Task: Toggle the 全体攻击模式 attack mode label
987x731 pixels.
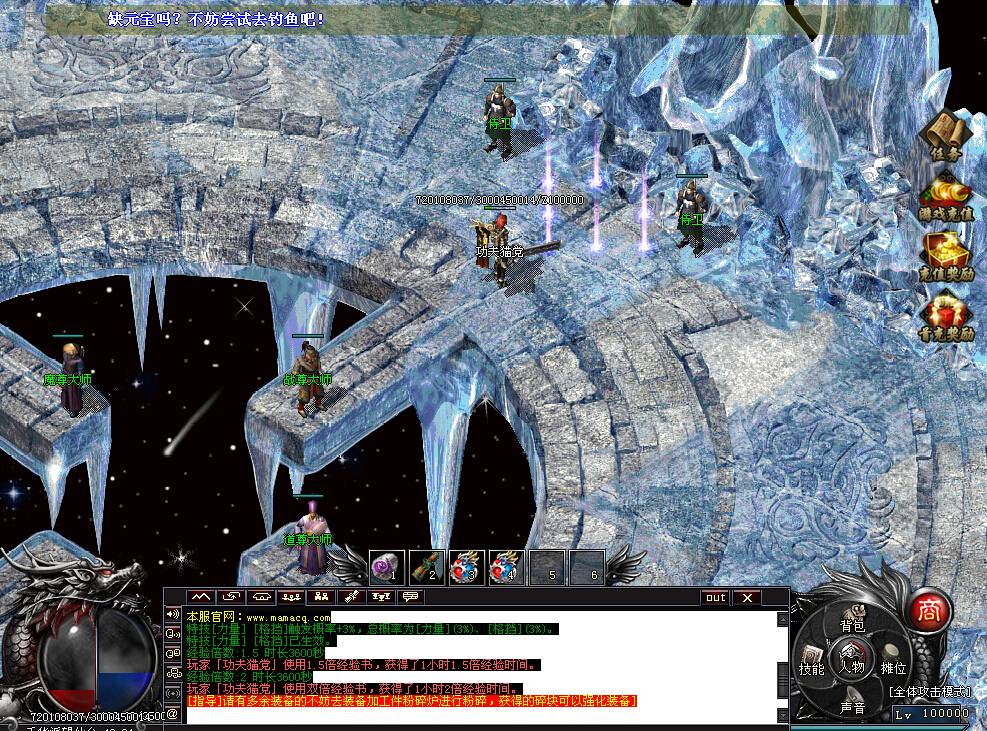Action: pyautogui.click(x=928, y=691)
